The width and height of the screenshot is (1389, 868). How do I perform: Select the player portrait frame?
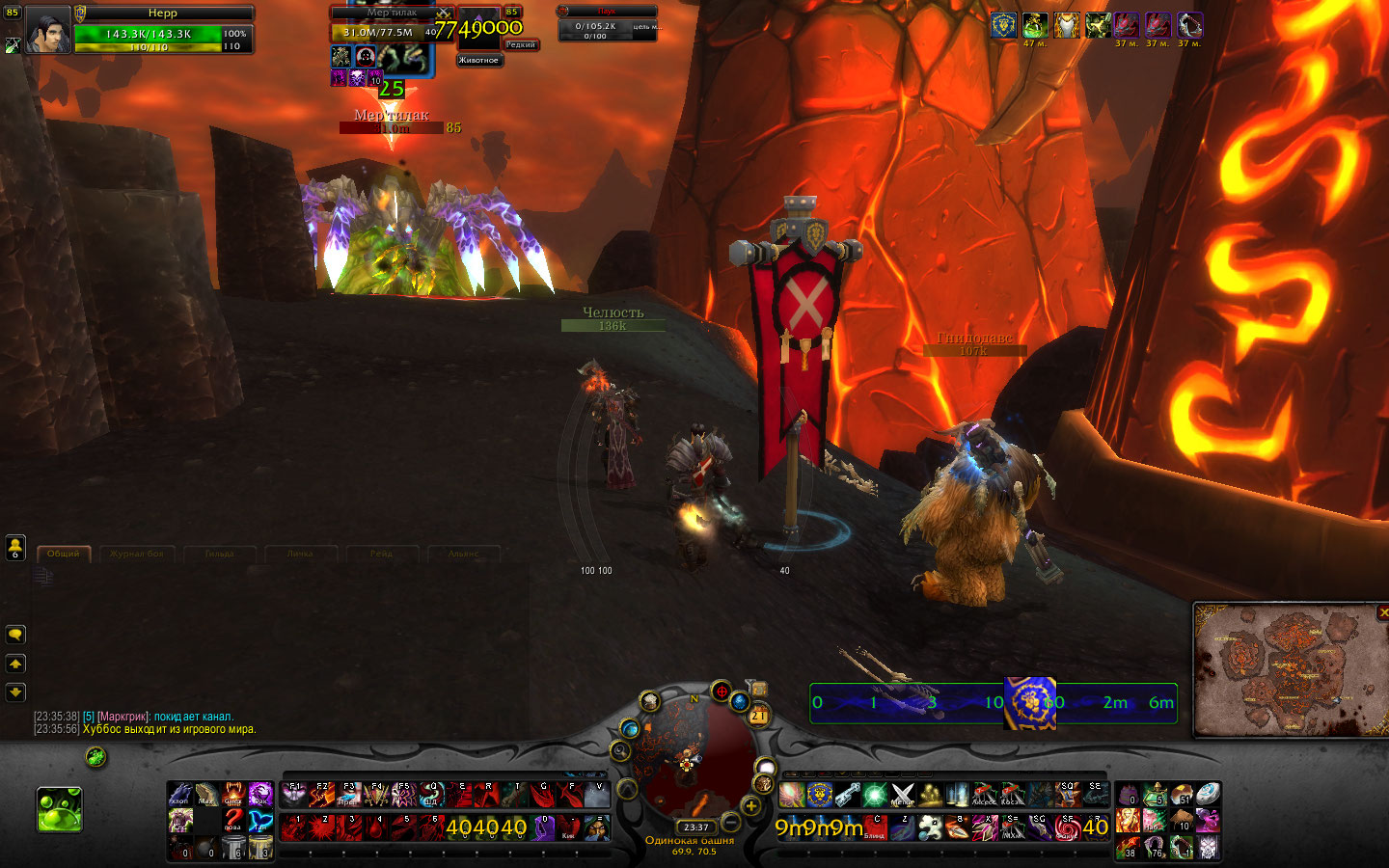(x=46, y=31)
